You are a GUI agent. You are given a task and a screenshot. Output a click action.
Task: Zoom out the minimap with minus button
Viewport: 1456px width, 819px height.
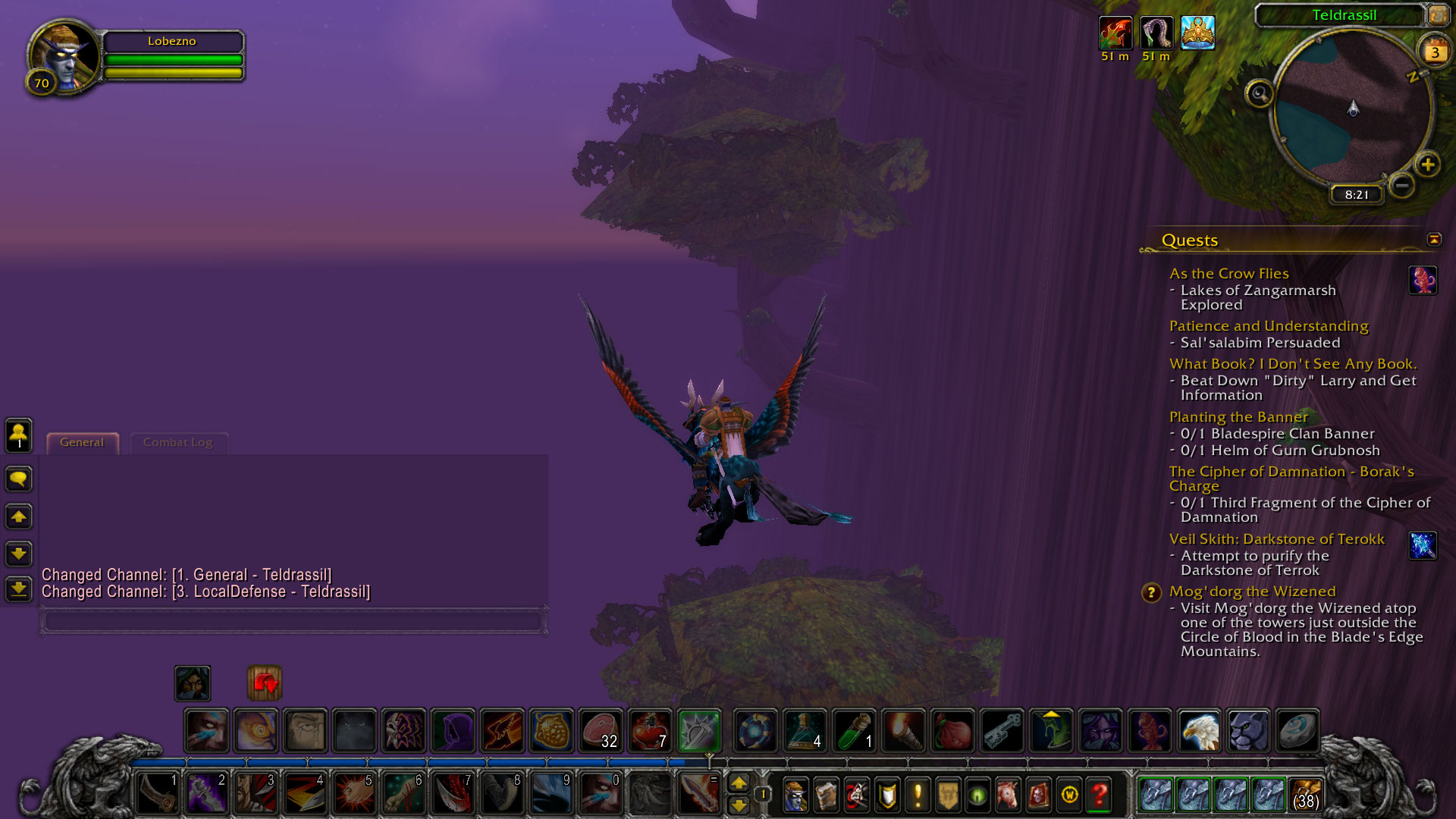(x=1402, y=185)
